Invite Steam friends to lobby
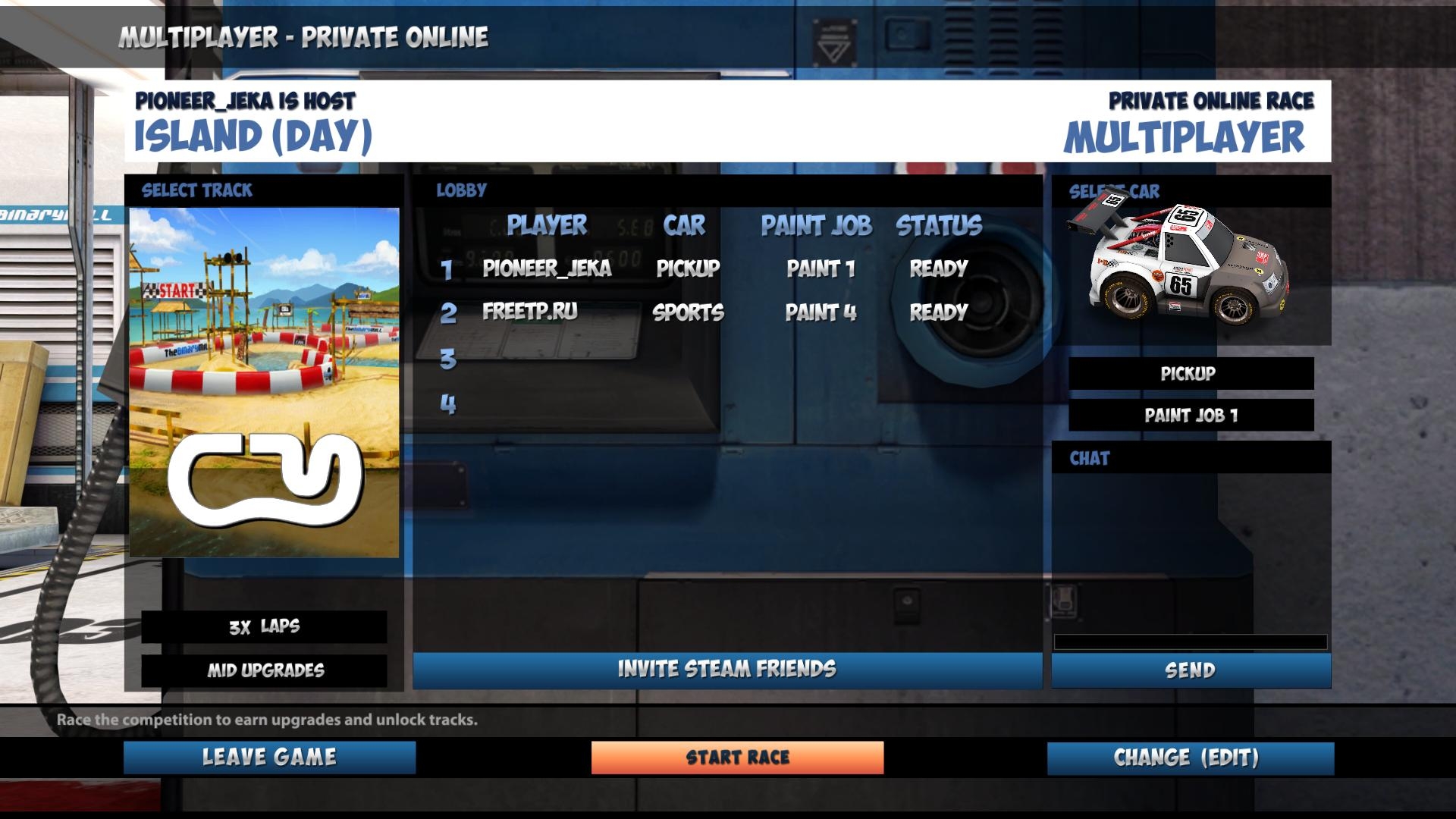 [726, 670]
